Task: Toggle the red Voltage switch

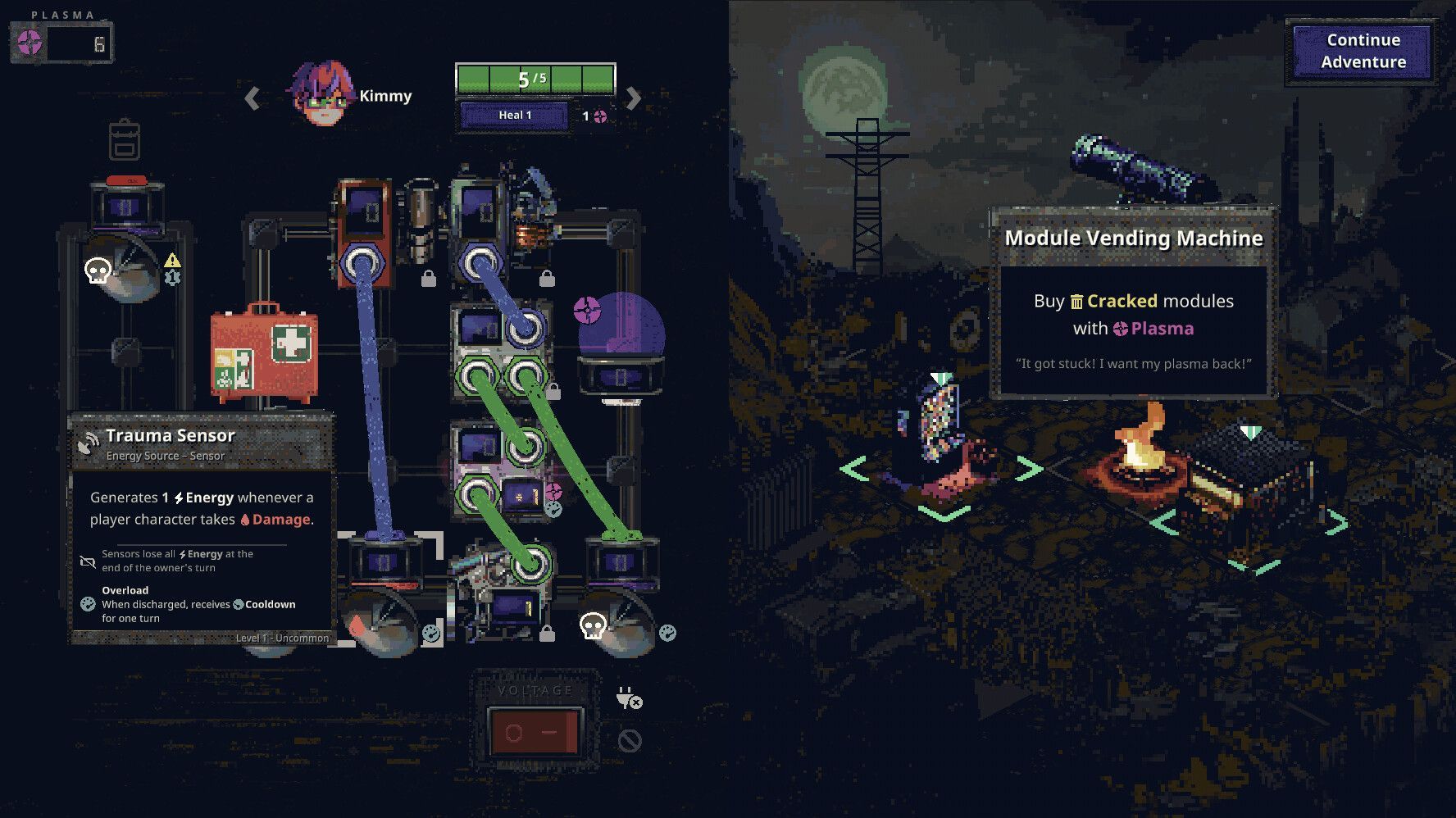Action: [534, 731]
